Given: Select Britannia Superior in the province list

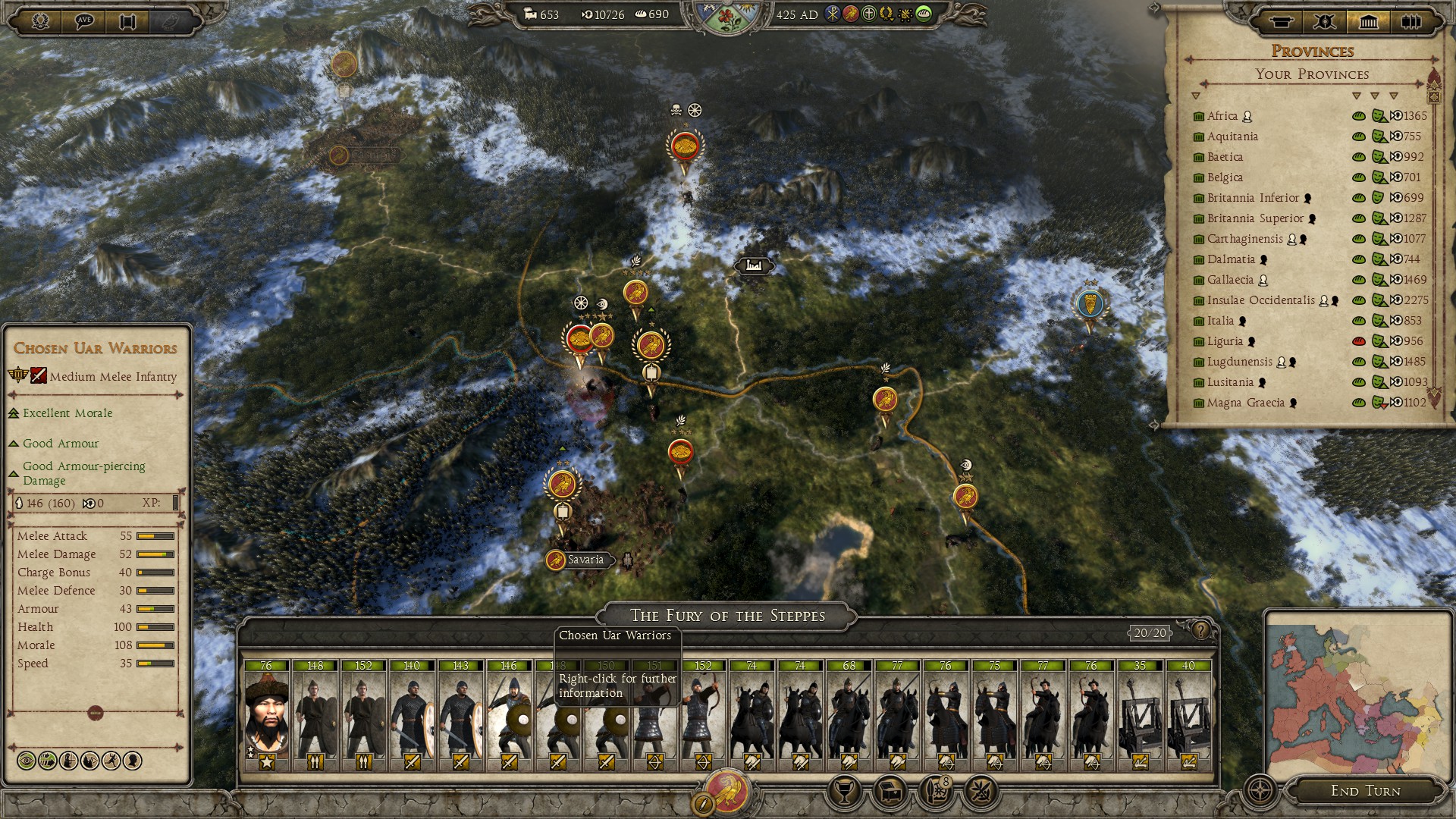Looking at the screenshot, I should pyautogui.click(x=1255, y=218).
